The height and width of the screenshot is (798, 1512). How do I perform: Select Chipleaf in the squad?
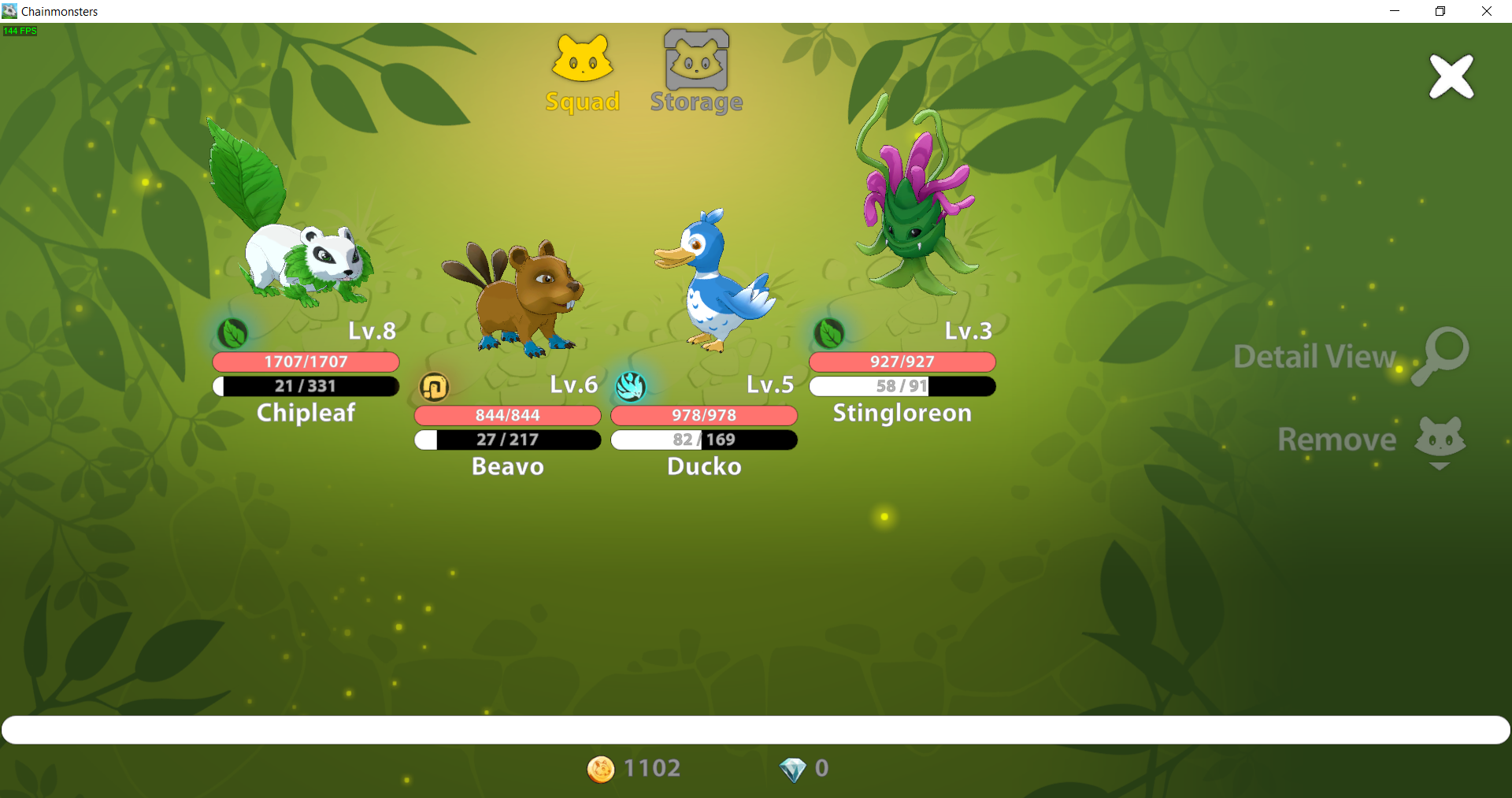click(300, 236)
